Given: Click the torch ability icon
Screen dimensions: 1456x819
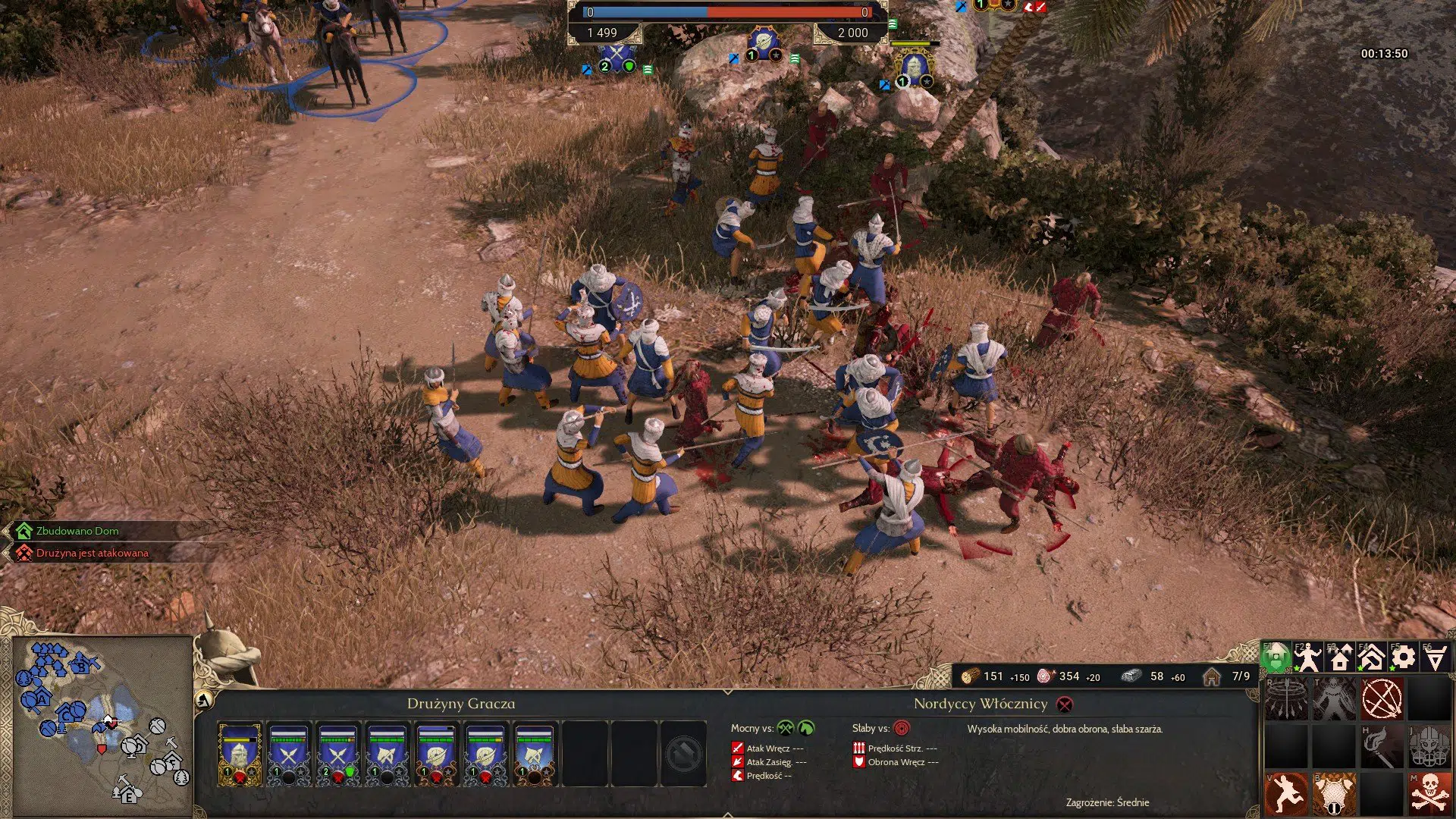Looking at the screenshot, I should tap(1382, 747).
